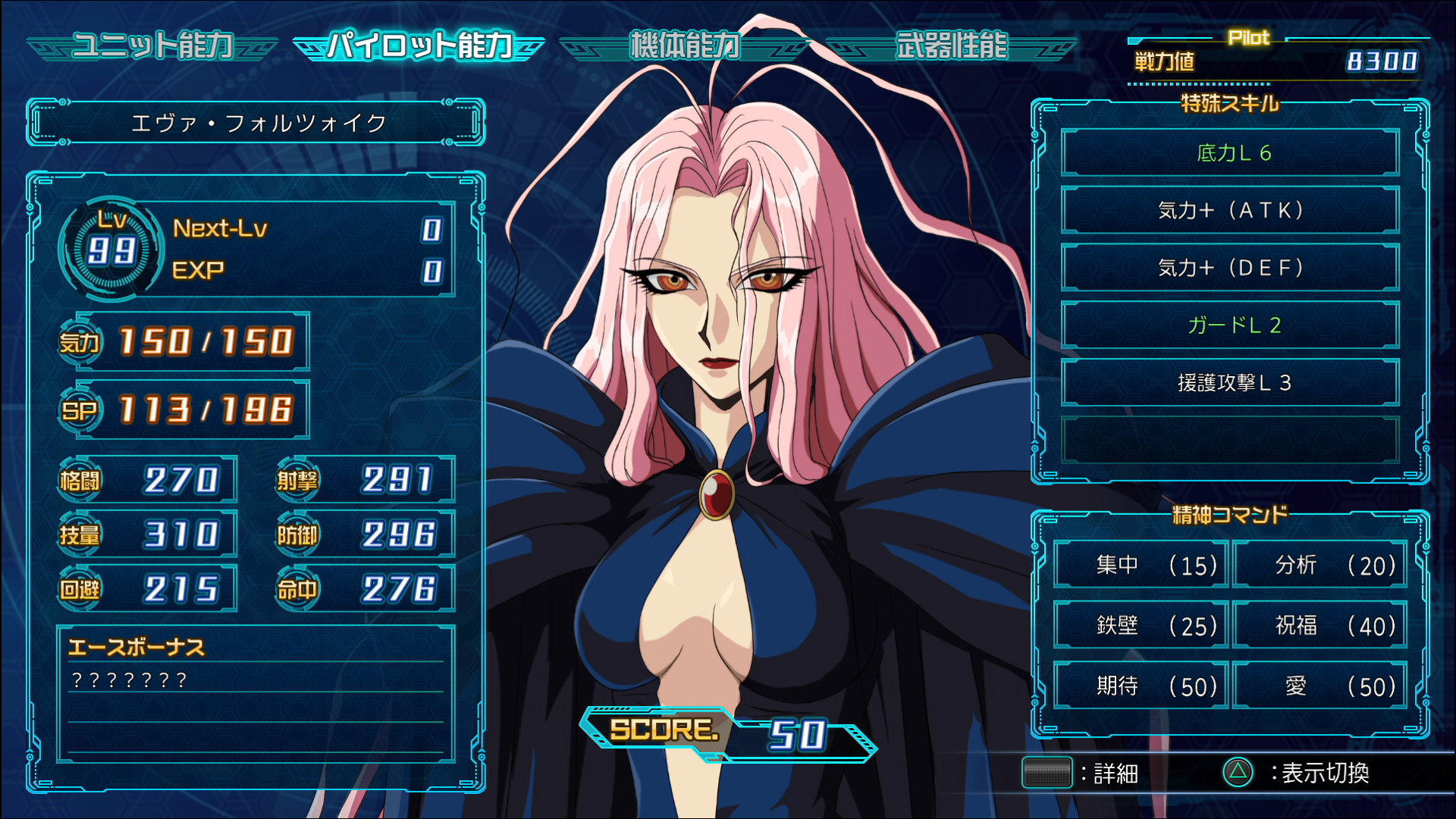Choose the 気力+ (ATK) skill entry
The width and height of the screenshot is (1456, 819).
[x=1230, y=210]
